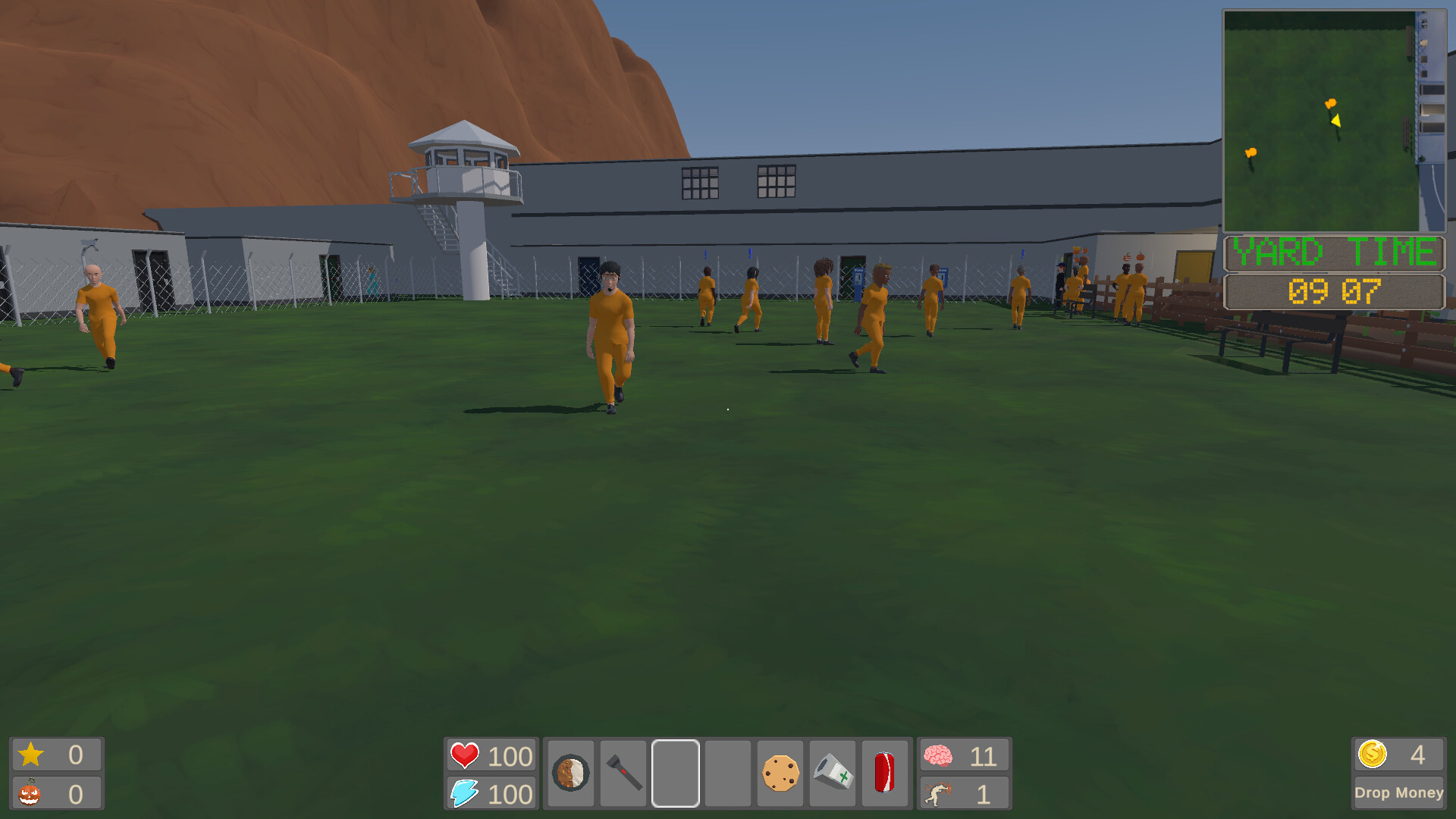Select the curry plate food item

[x=571, y=773]
